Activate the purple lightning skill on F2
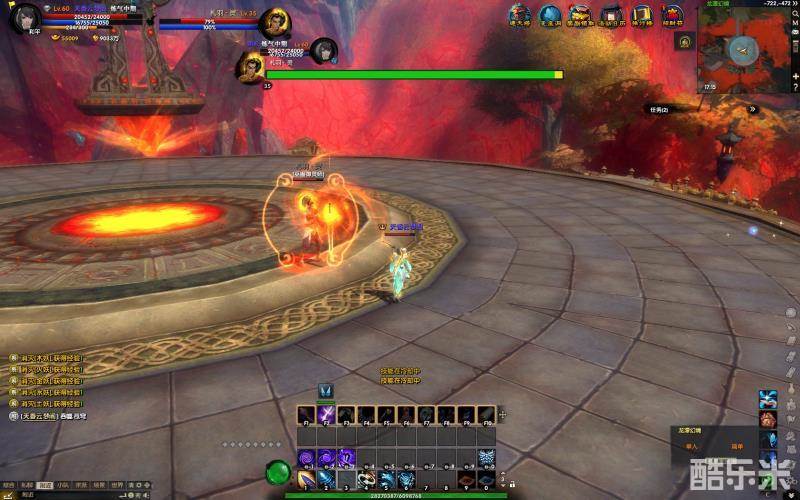Viewport: 800px width, 500px height. click(x=326, y=414)
